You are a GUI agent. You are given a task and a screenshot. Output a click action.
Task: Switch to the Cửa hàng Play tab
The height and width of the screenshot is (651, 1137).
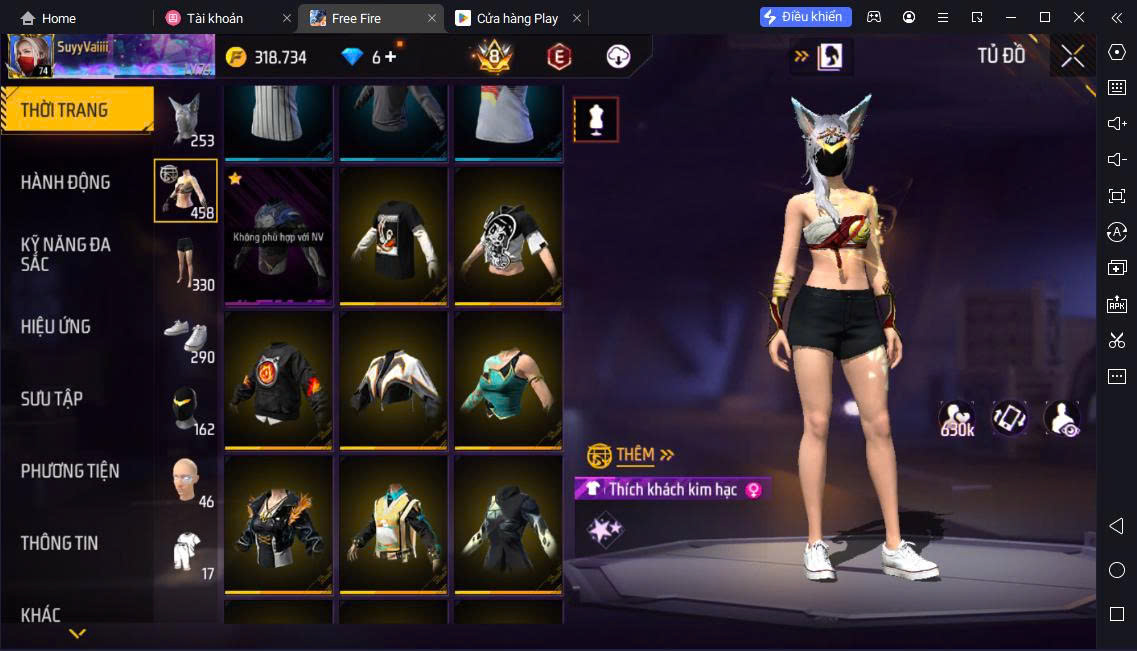pyautogui.click(x=517, y=18)
